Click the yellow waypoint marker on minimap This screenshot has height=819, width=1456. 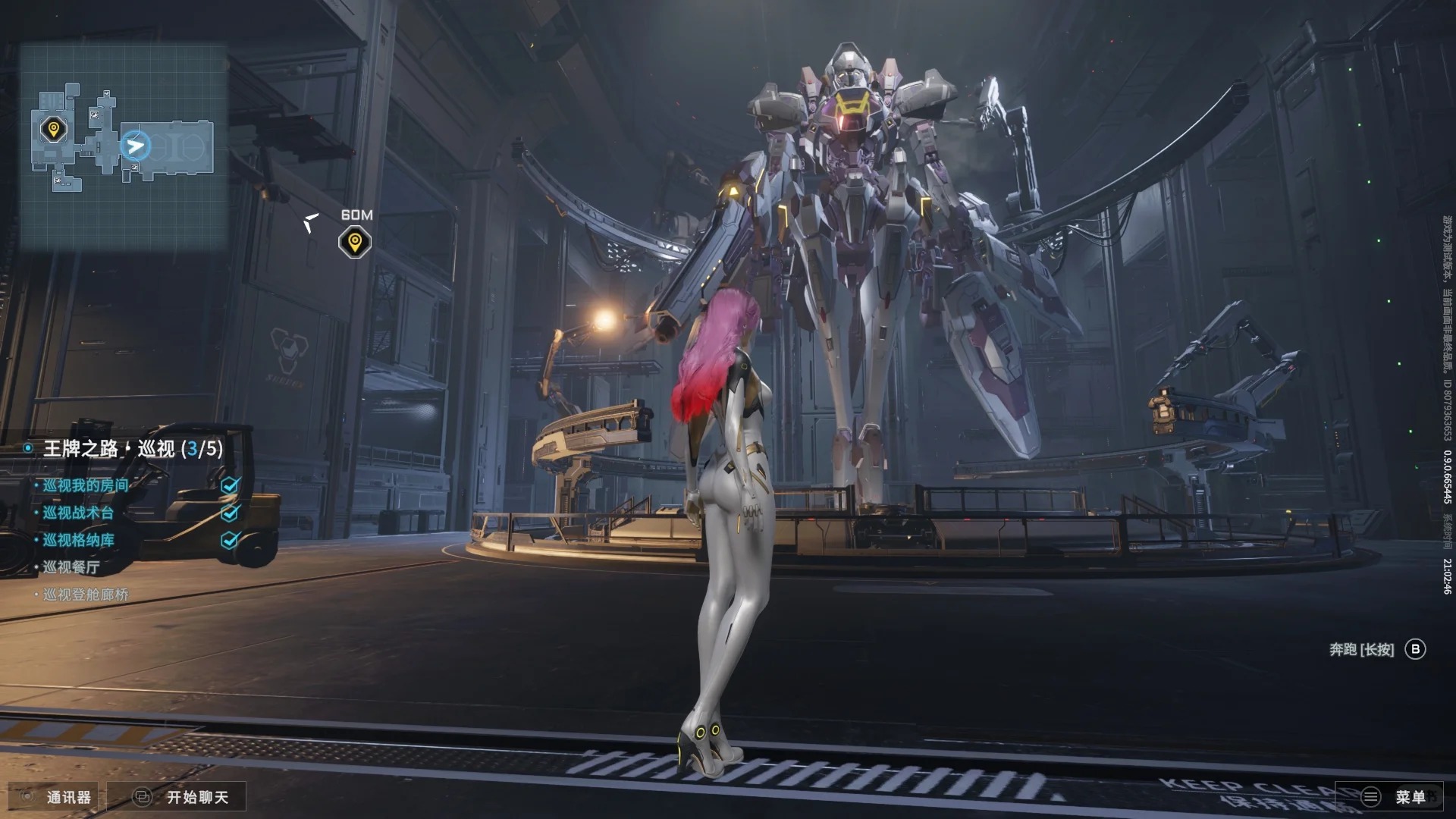(53, 130)
